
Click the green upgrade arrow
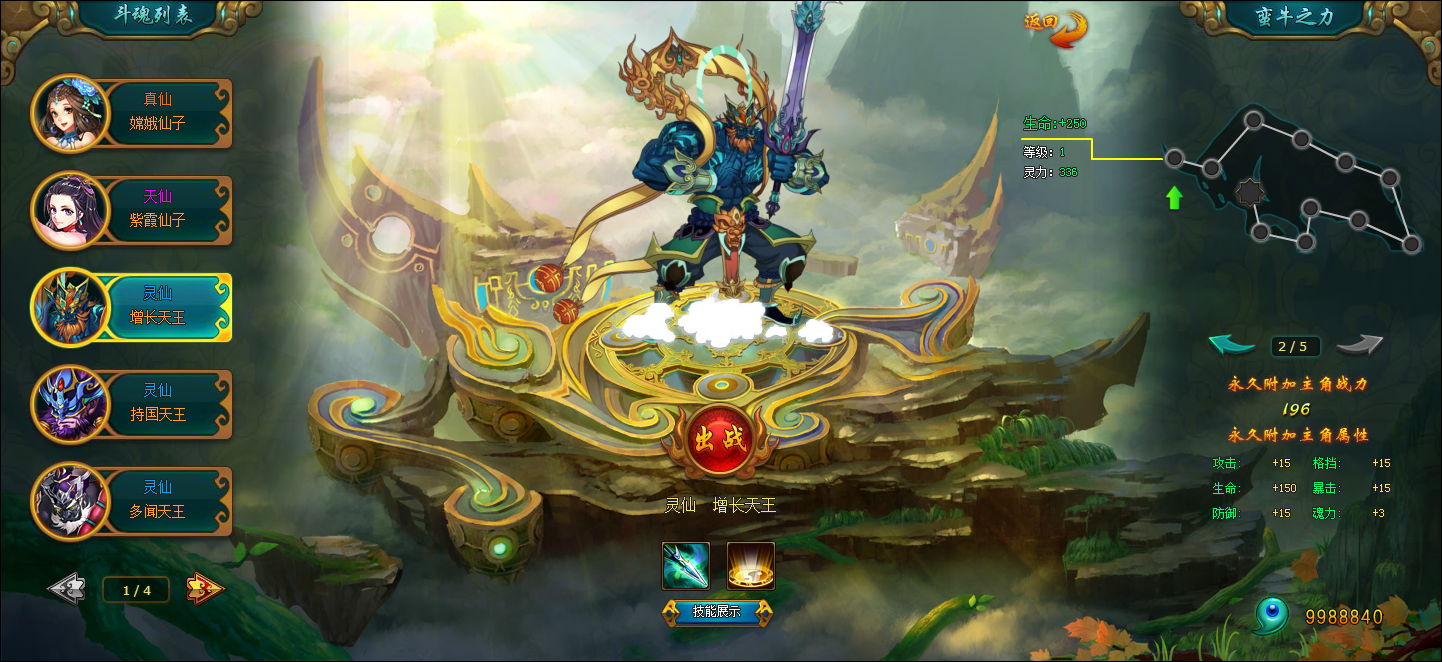pyautogui.click(x=1174, y=197)
